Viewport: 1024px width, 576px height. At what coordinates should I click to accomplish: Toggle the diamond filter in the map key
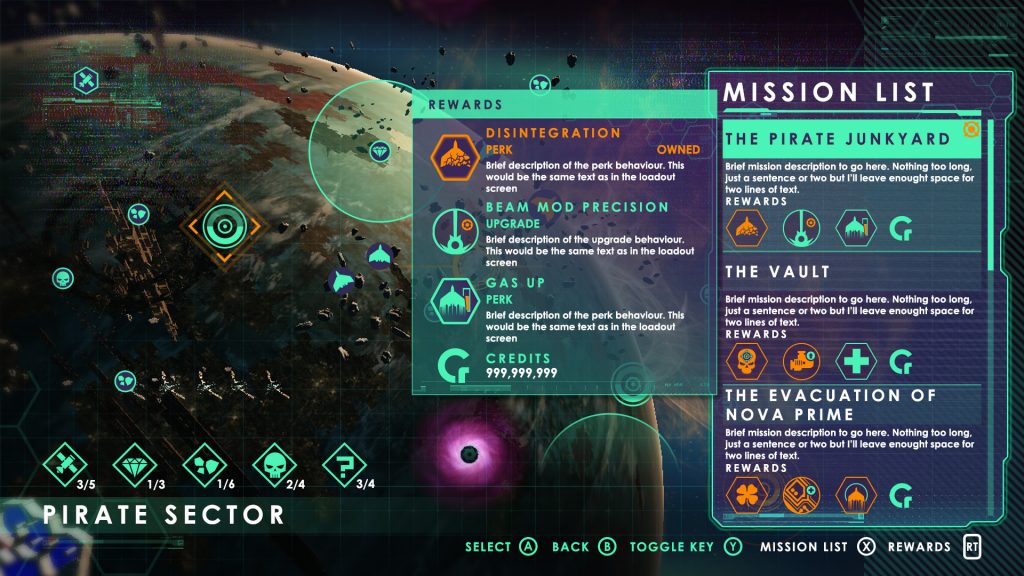click(x=137, y=463)
